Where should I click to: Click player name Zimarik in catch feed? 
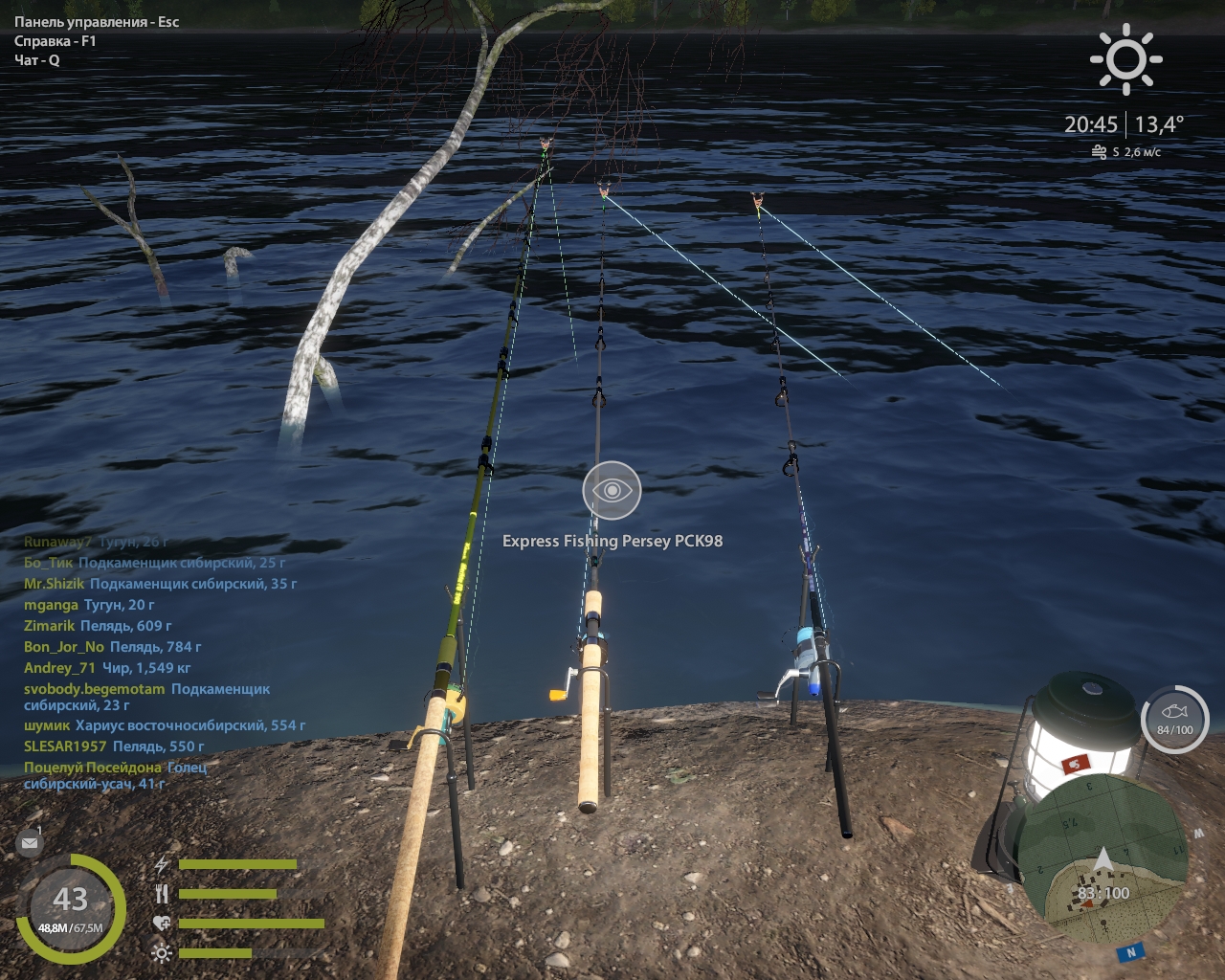pyautogui.click(x=49, y=626)
